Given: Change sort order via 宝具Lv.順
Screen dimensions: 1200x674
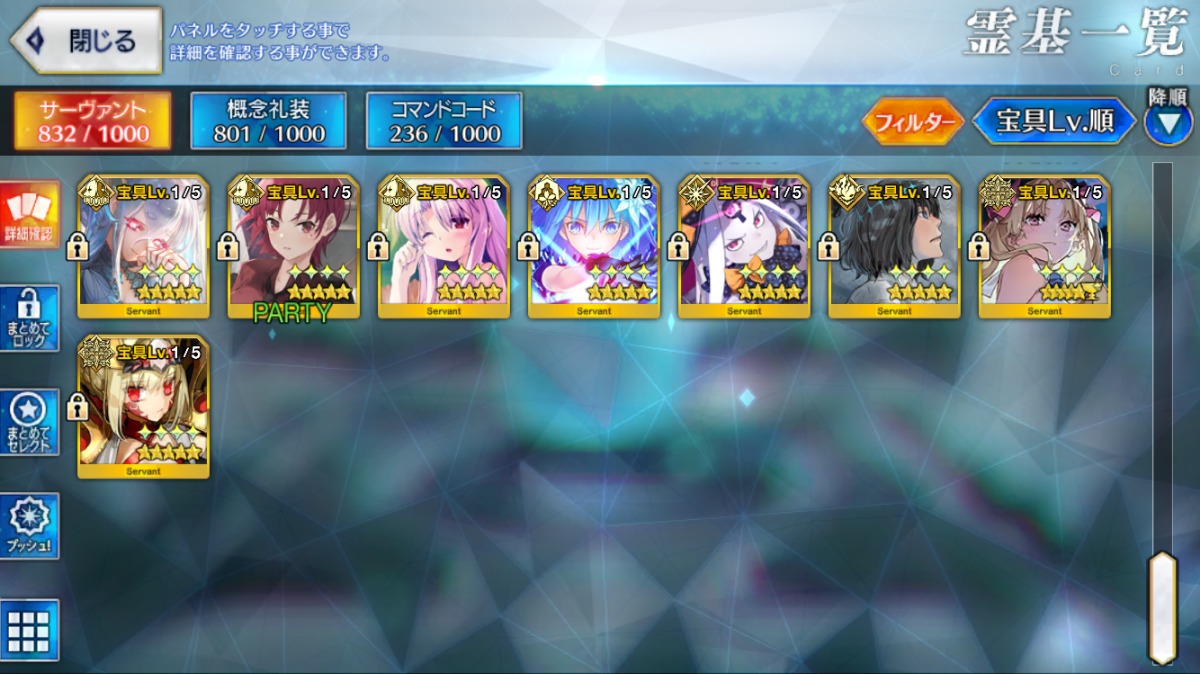Looking at the screenshot, I should 1054,122.
